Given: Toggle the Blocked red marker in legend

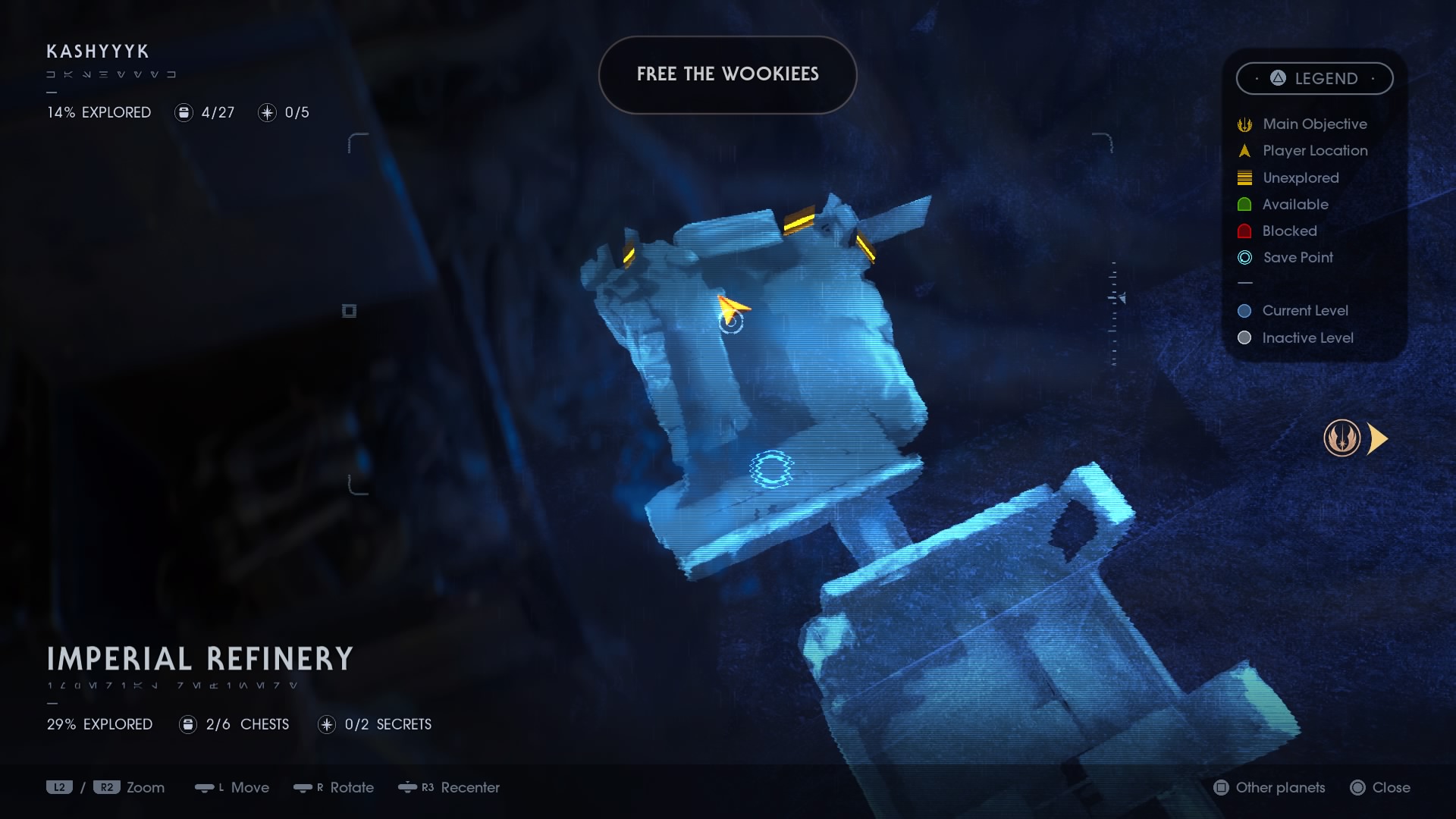Looking at the screenshot, I should (1244, 231).
